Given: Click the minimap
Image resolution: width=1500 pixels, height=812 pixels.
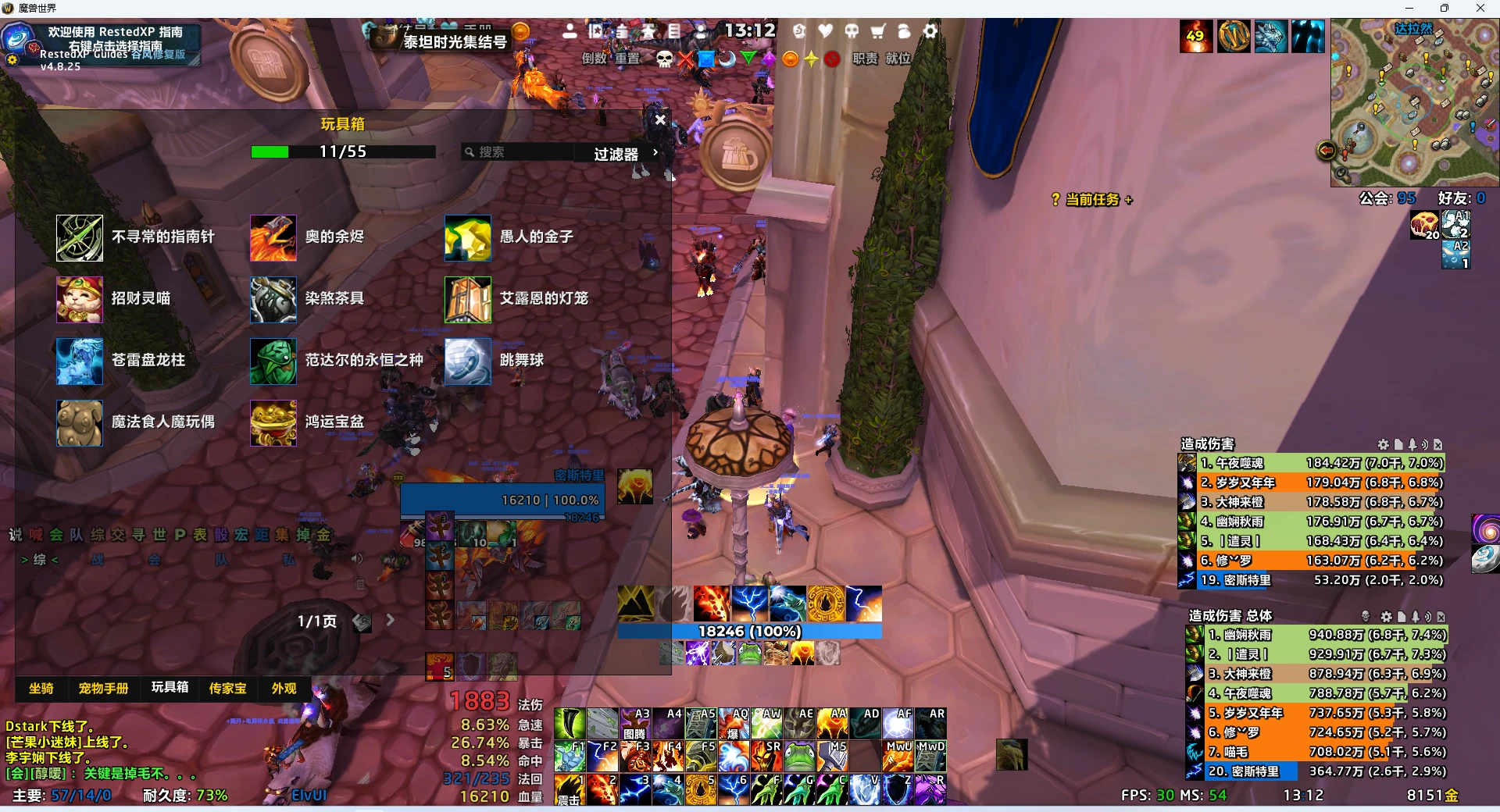Looking at the screenshot, I should coord(1414,101).
